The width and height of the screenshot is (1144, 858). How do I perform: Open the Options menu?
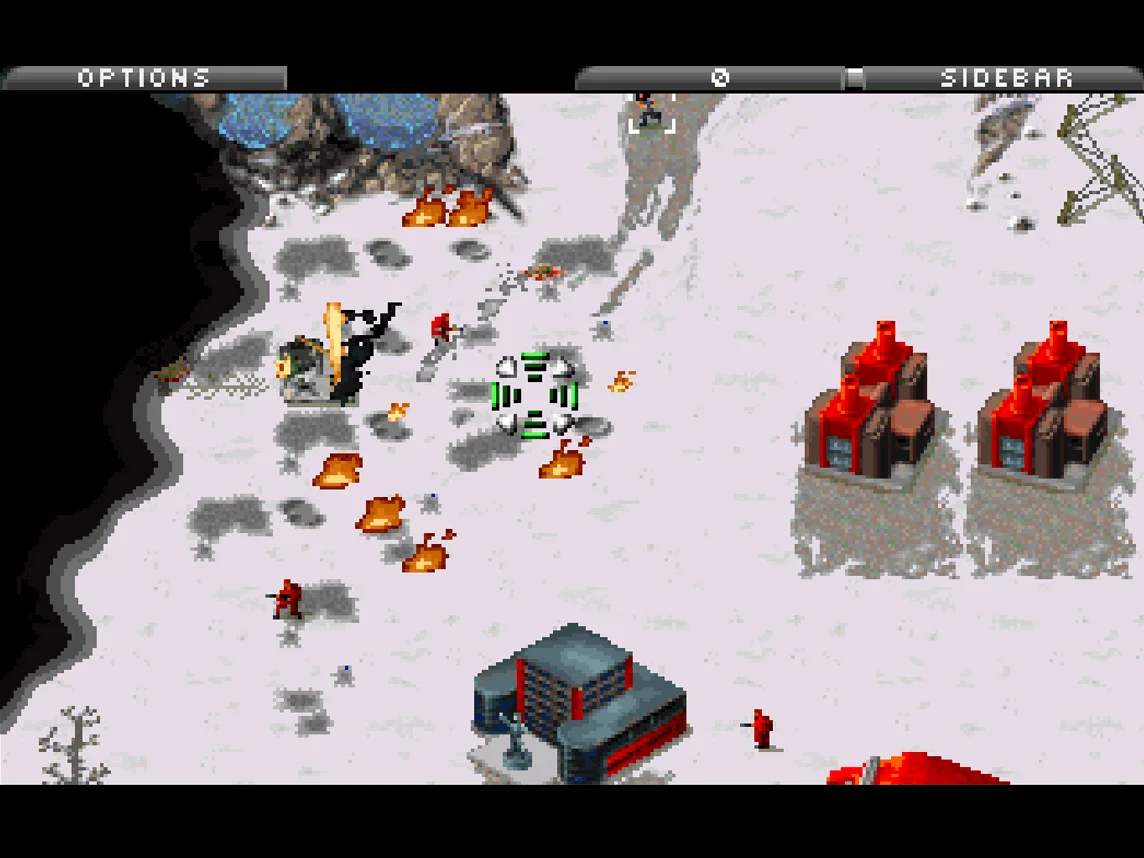tap(144, 78)
